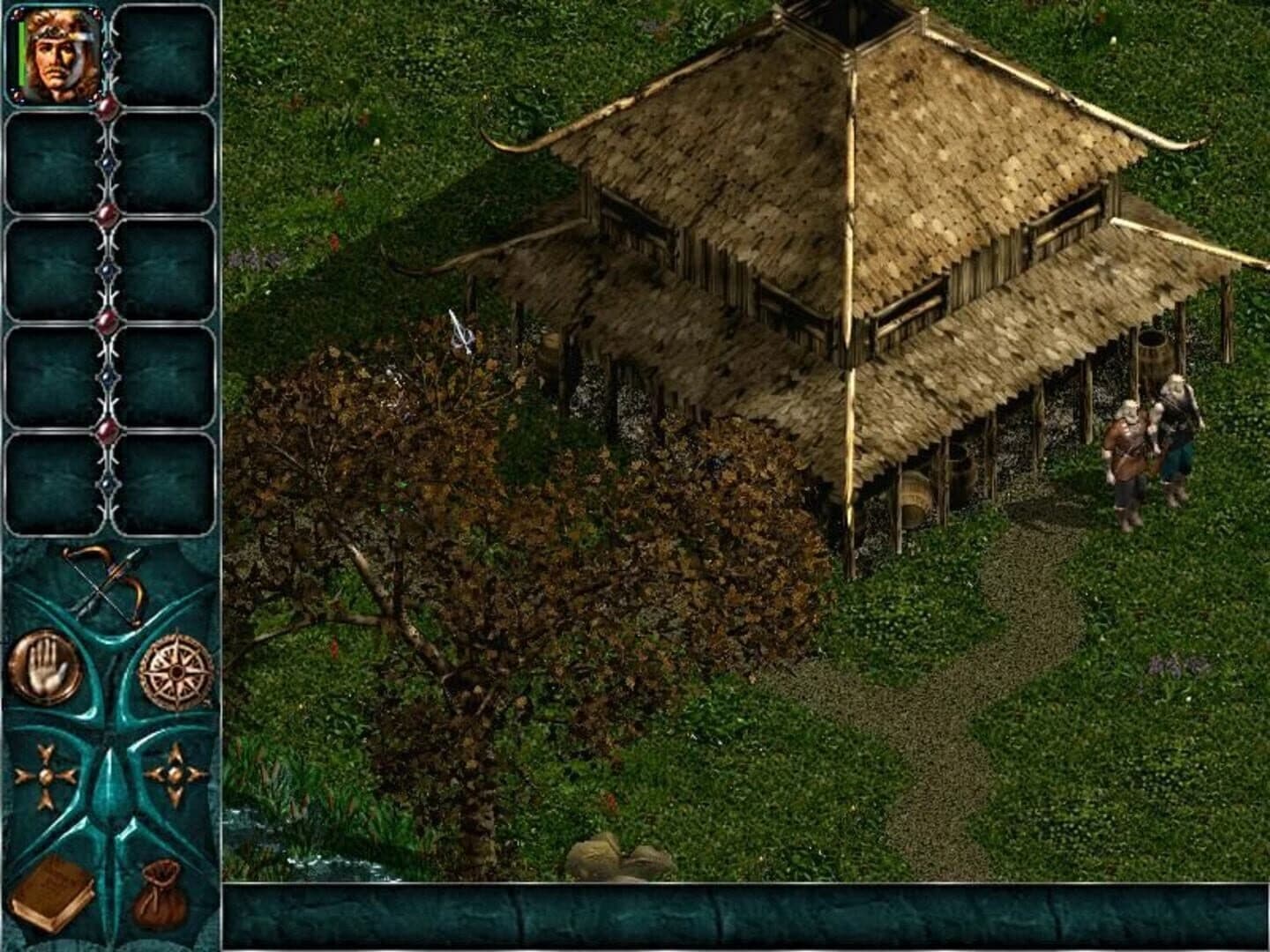Toggle the topmost red gem on the slot divider
Image resolution: width=1270 pixels, height=952 pixels.
[106, 106]
